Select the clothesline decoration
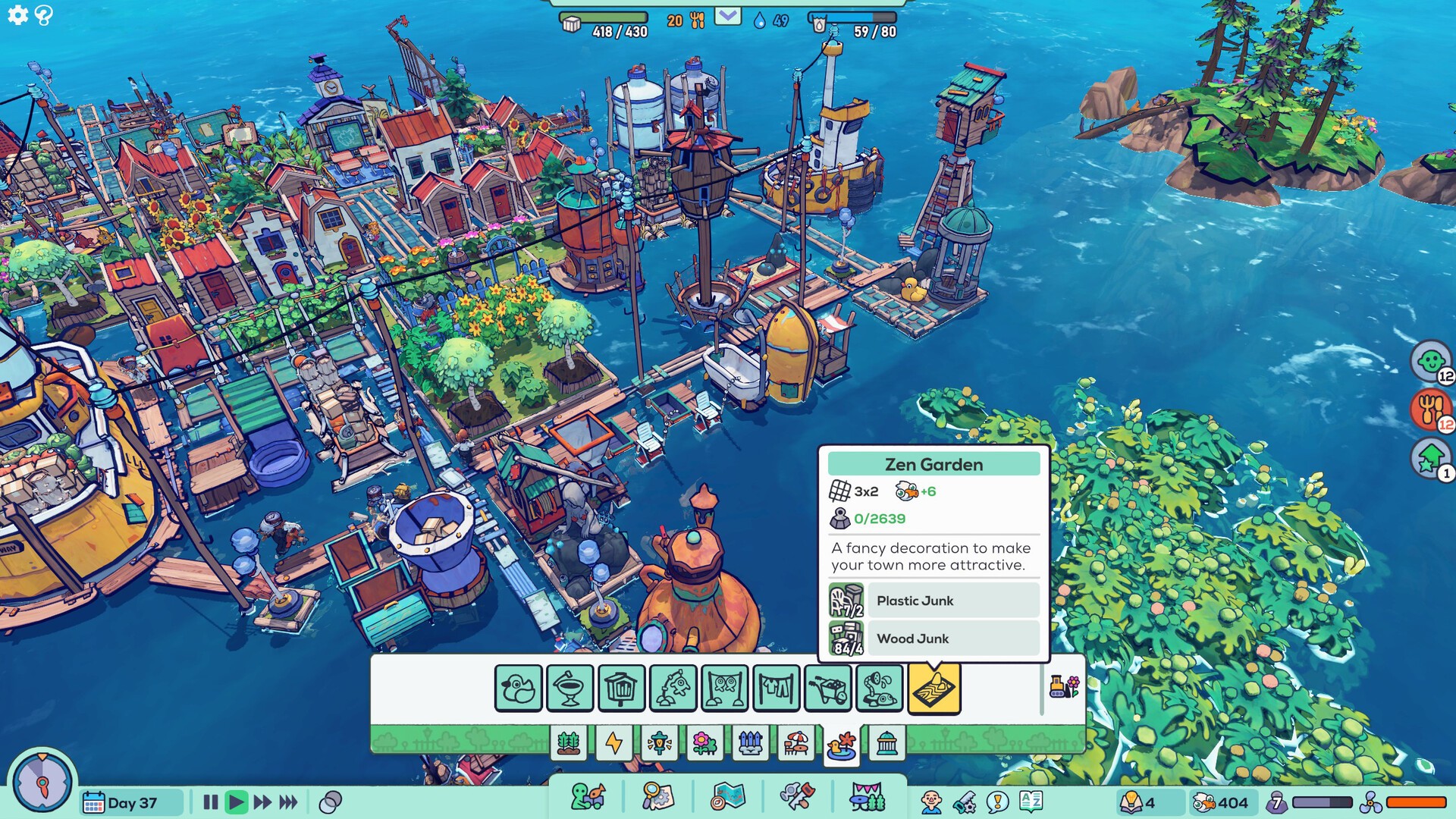 coord(777,689)
